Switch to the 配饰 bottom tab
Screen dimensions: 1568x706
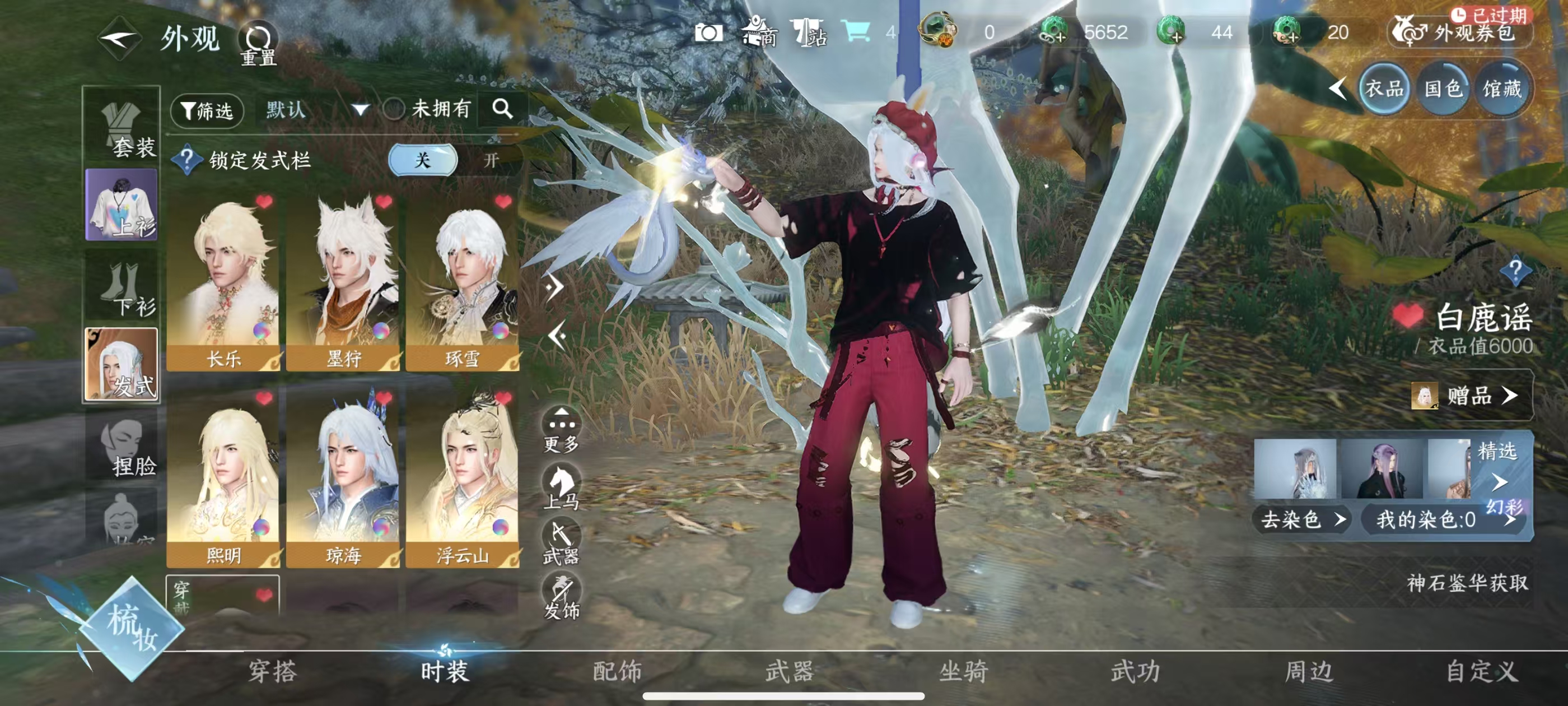point(617,671)
